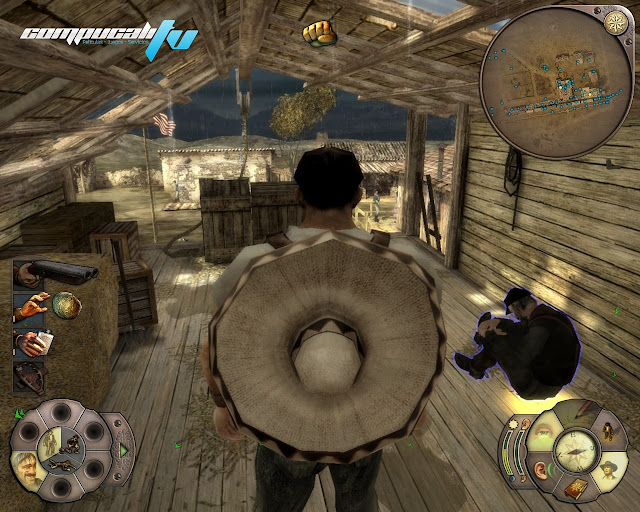Image resolution: width=640 pixels, height=512 pixels.
Task: Select the hip flask item
Action: click(34, 342)
